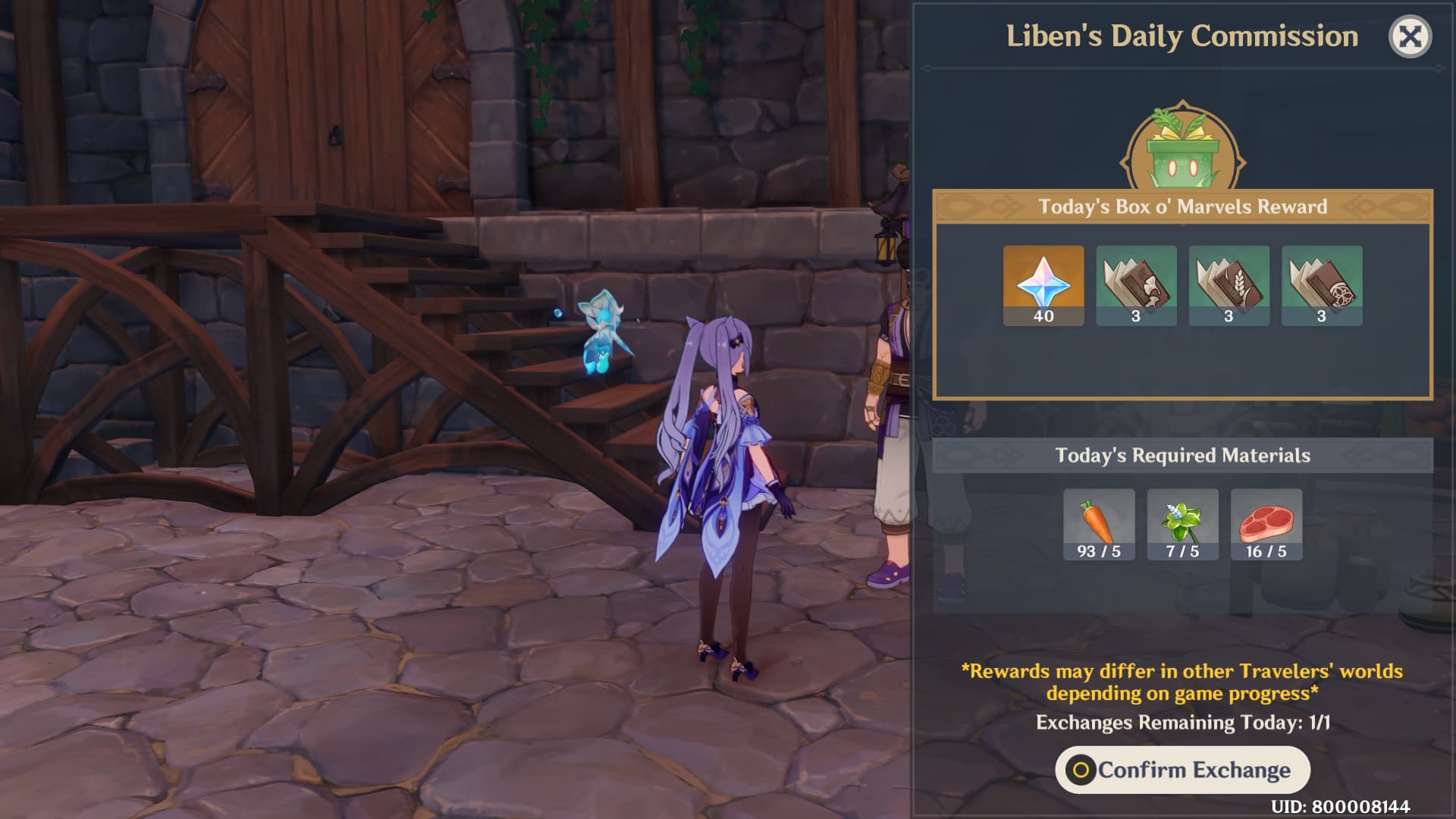Viewport: 1456px width, 819px height.
Task: Select the book with ginkgo leaf emblem
Action: [1136, 285]
